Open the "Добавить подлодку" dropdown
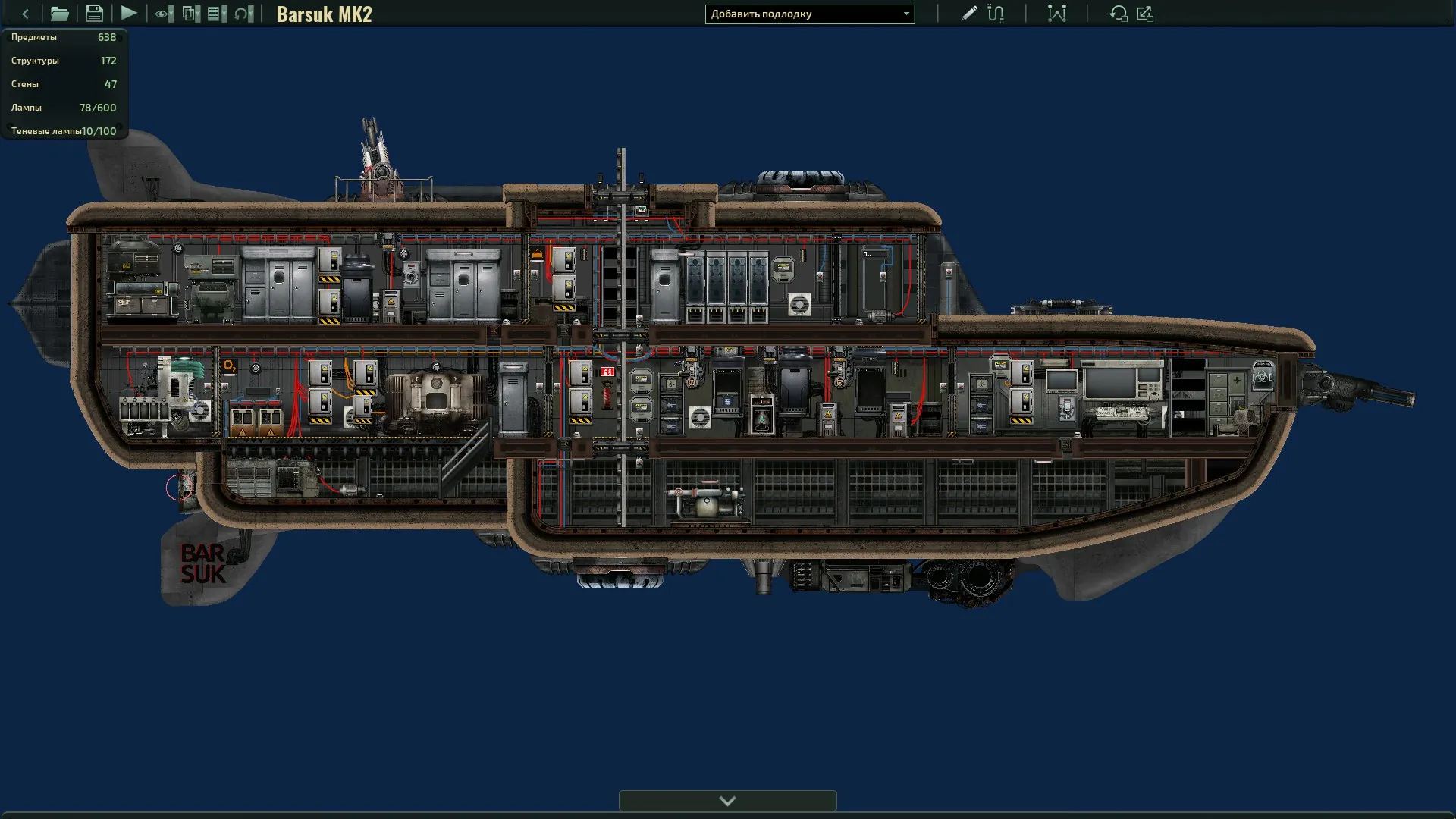Image resolution: width=1456 pixels, height=819 pixels. click(x=809, y=14)
